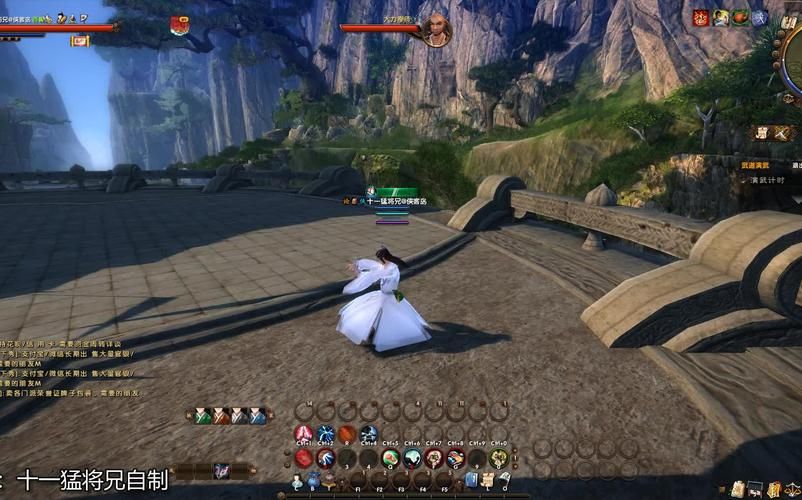Trigger the G slot skill icon
The image size is (802, 500).
click(456, 458)
